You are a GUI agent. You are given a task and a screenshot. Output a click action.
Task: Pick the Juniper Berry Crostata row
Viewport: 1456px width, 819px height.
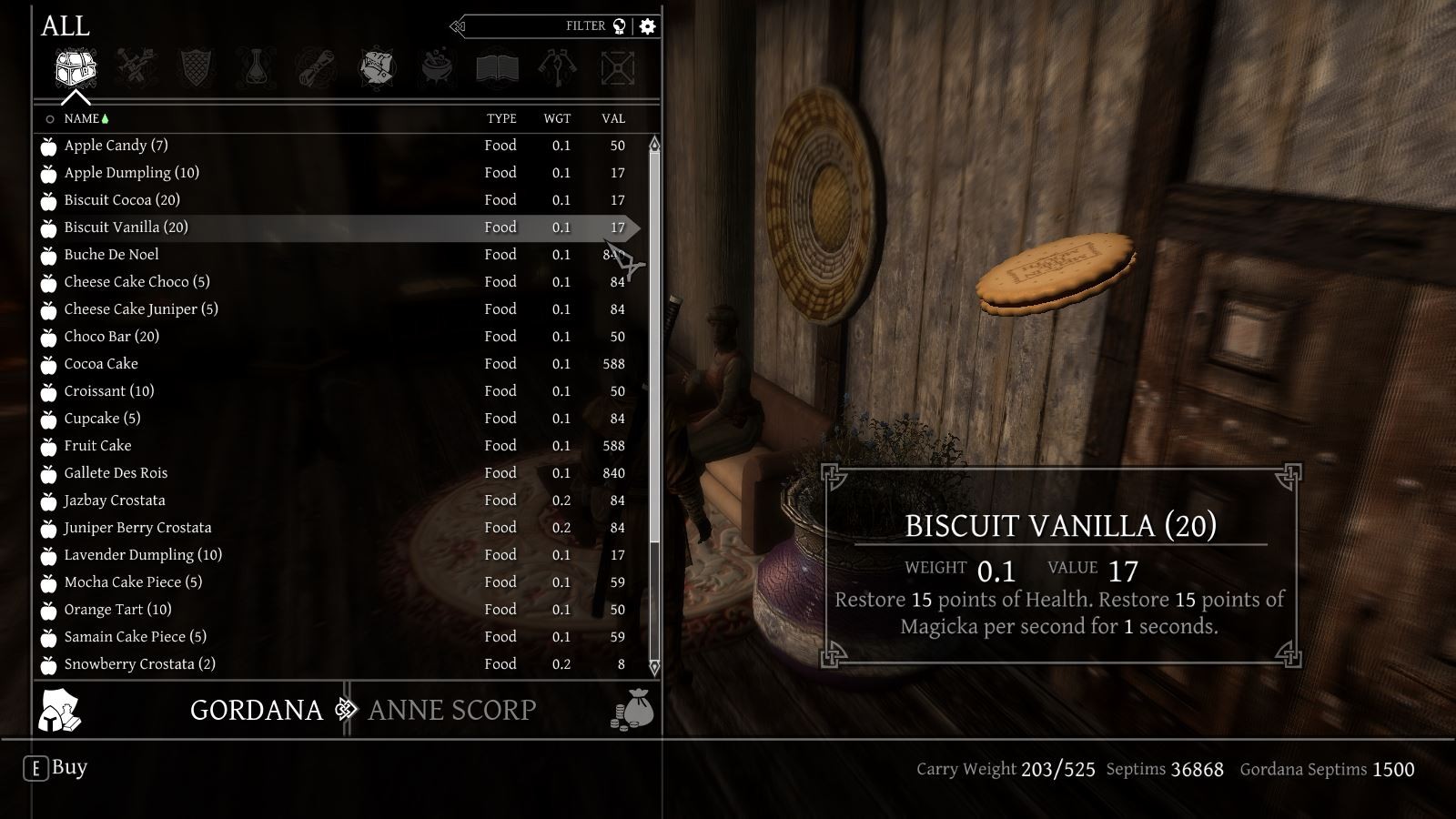pos(137,528)
